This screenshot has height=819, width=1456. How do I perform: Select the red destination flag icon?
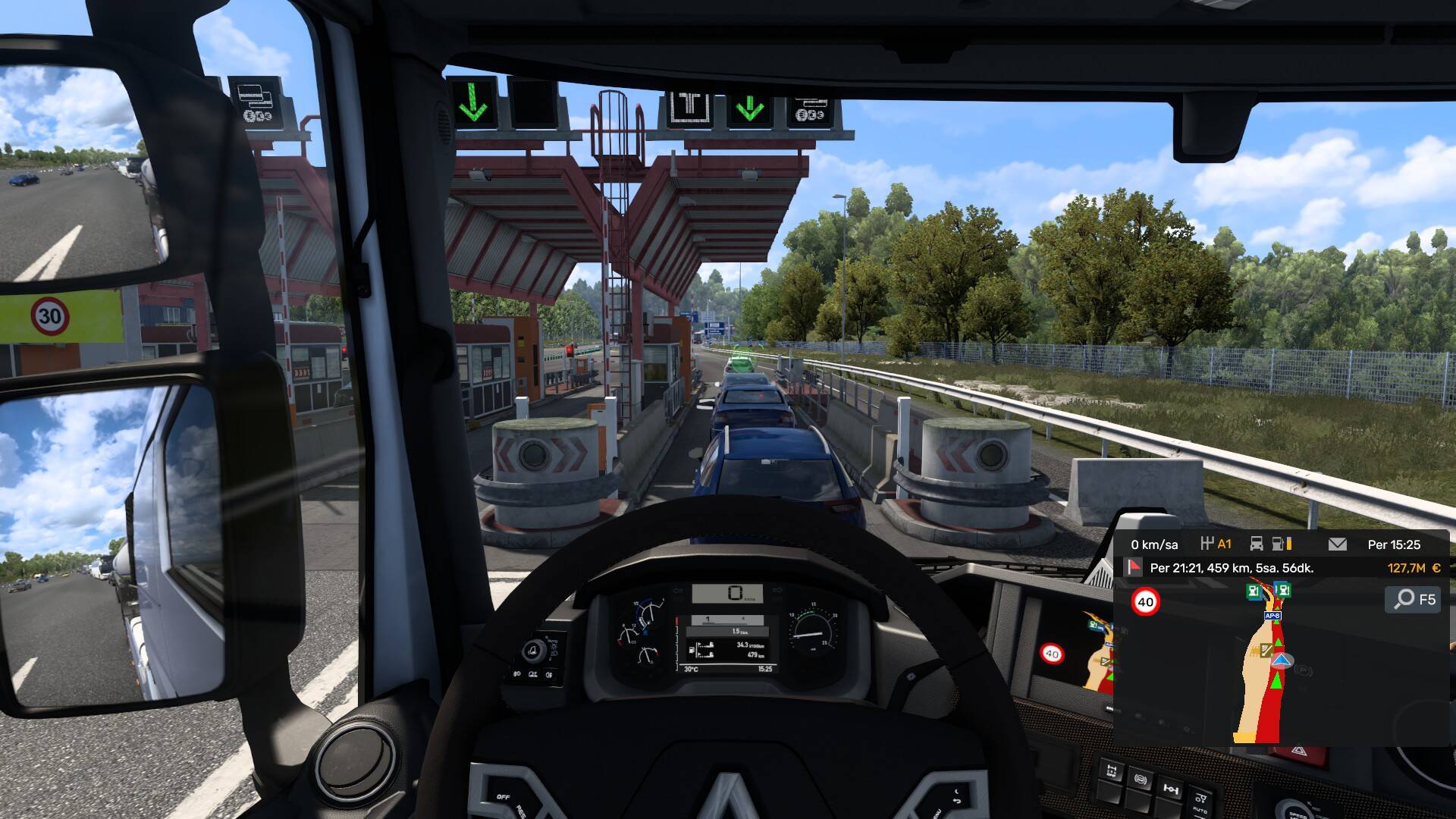tap(1134, 567)
